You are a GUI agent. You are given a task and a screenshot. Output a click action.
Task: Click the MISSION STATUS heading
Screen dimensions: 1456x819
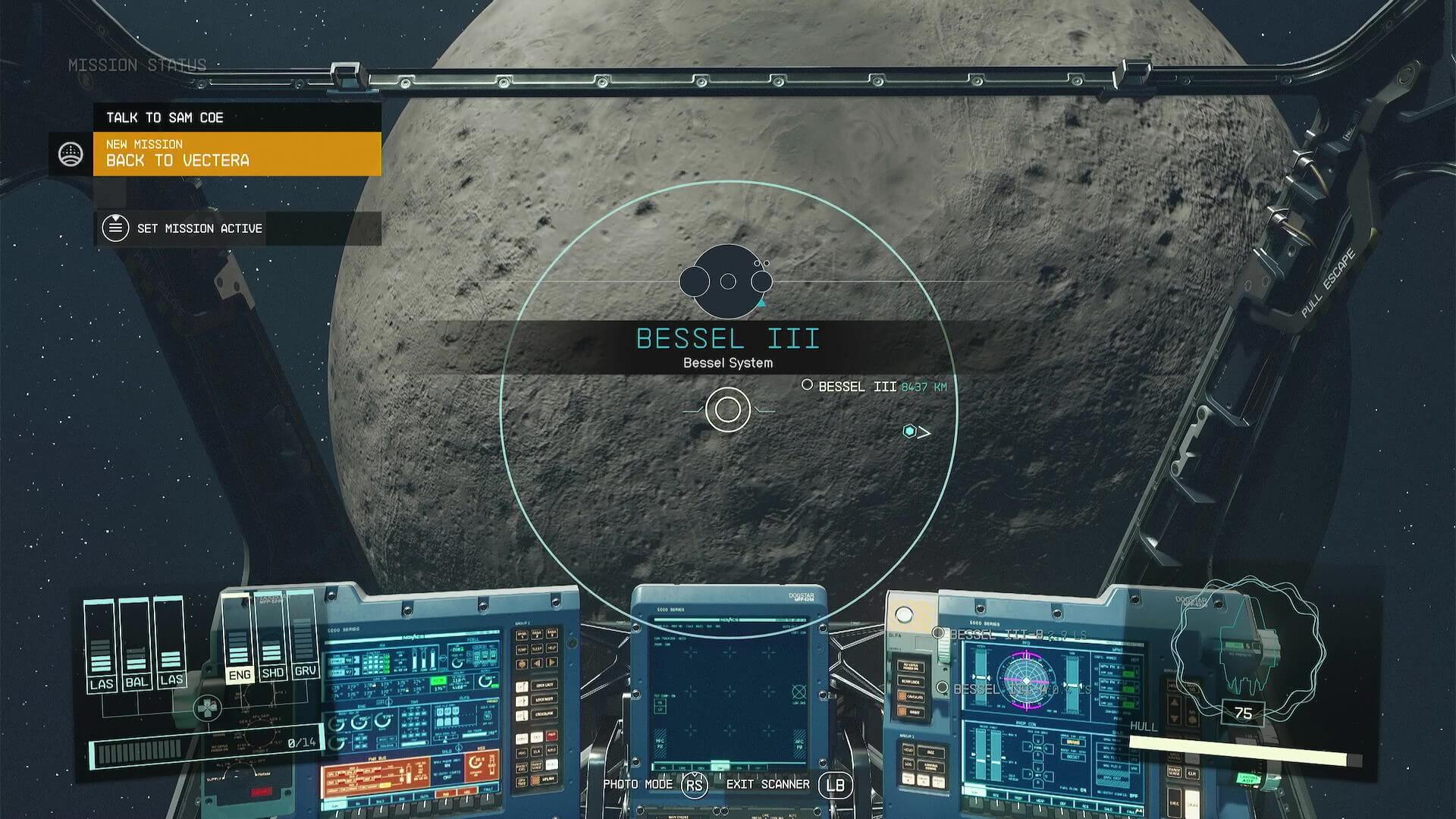tap(136, 65)
